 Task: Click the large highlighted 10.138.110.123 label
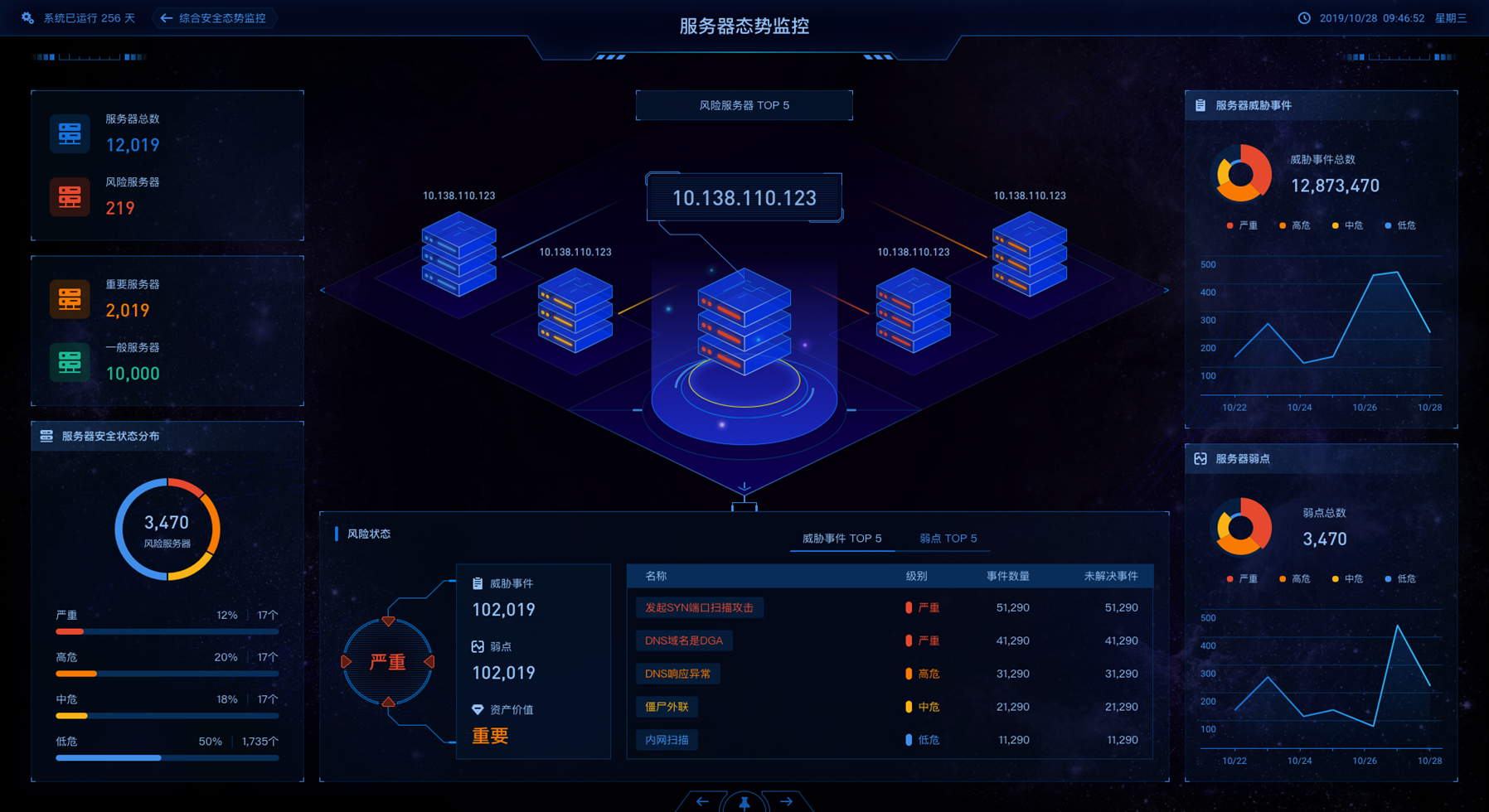tap(744, 198)
